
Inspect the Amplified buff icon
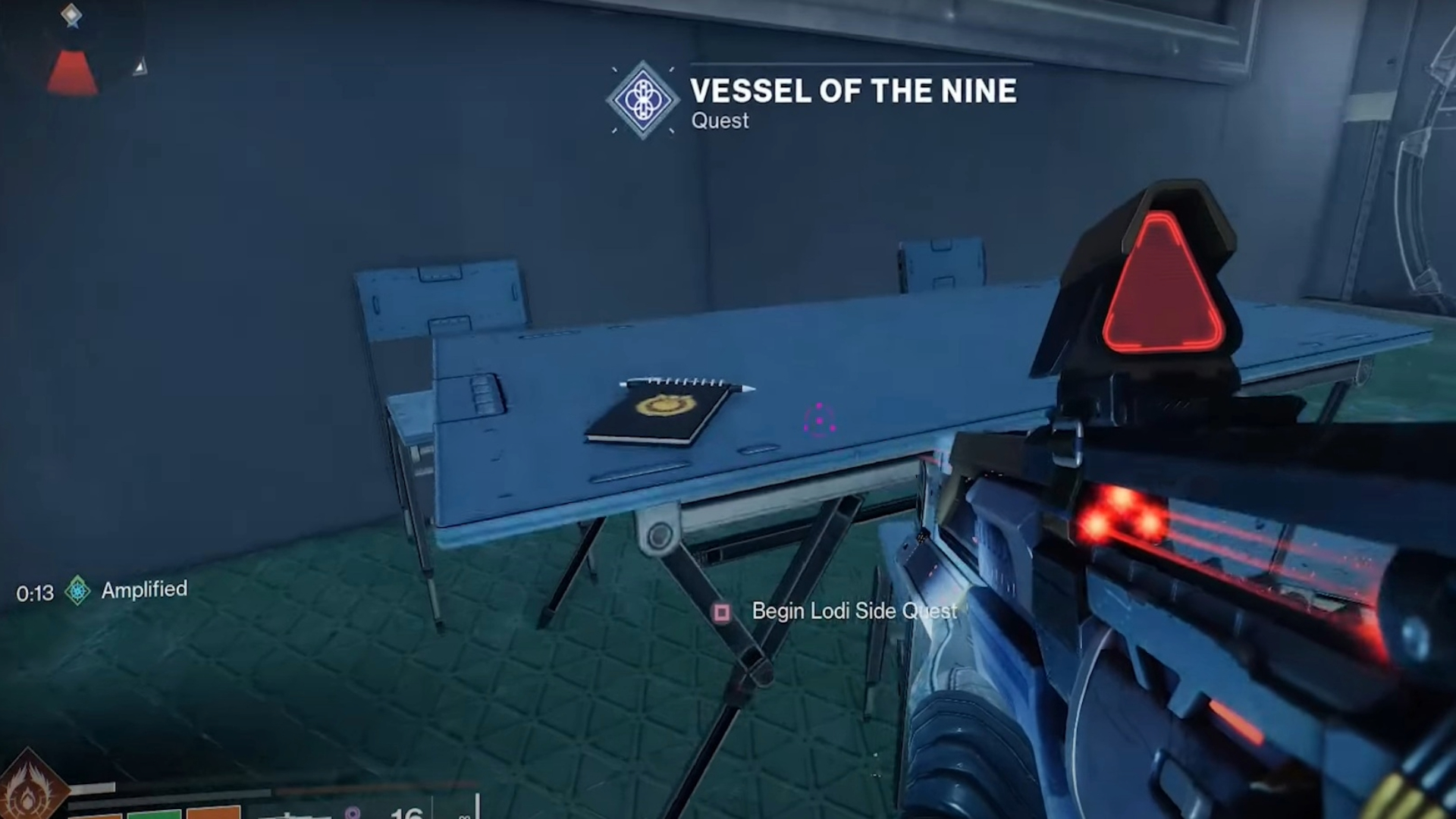tap(77, 590)
